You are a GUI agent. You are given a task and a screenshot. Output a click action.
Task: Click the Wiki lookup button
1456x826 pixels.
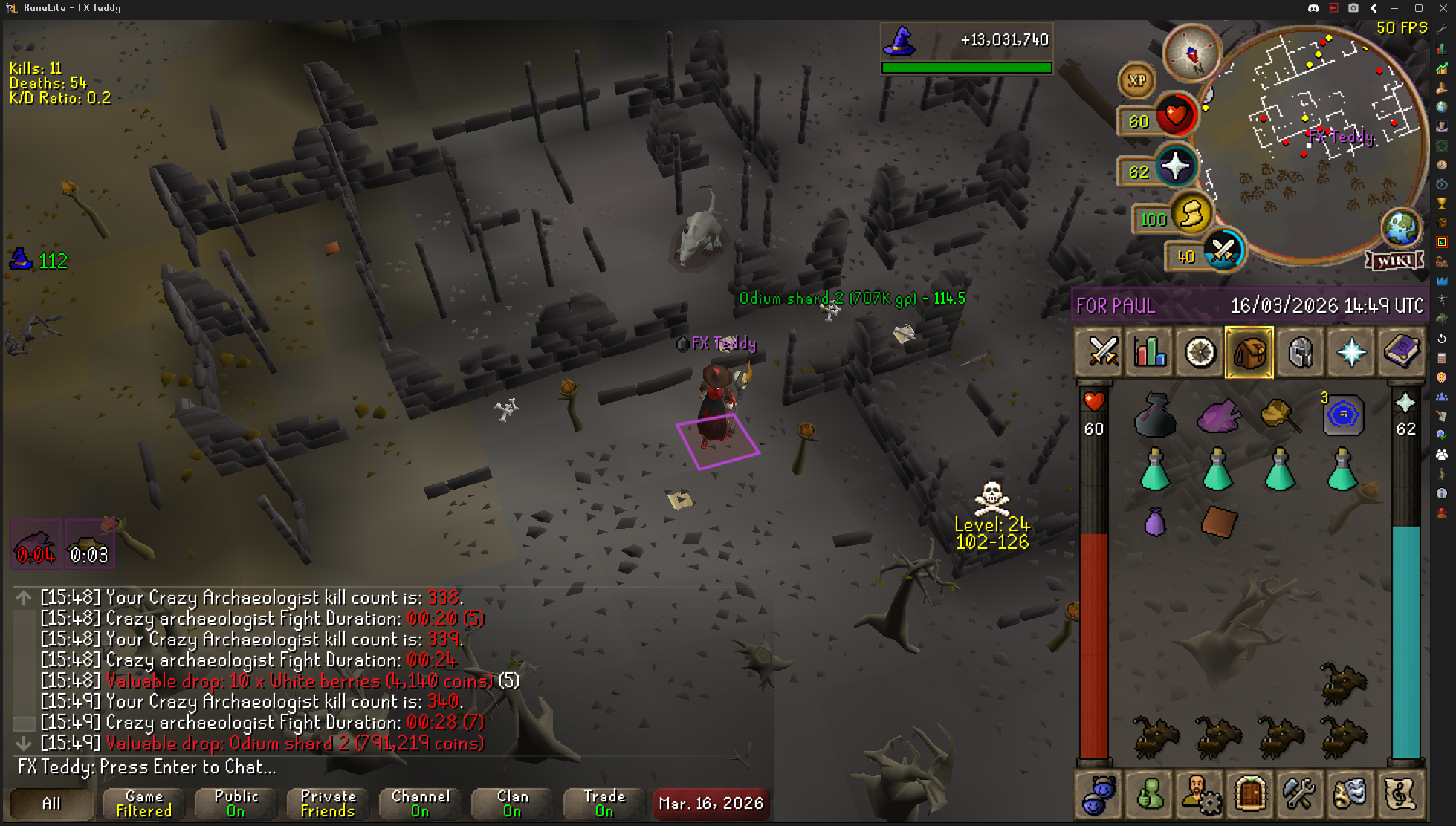[1394, 261]
